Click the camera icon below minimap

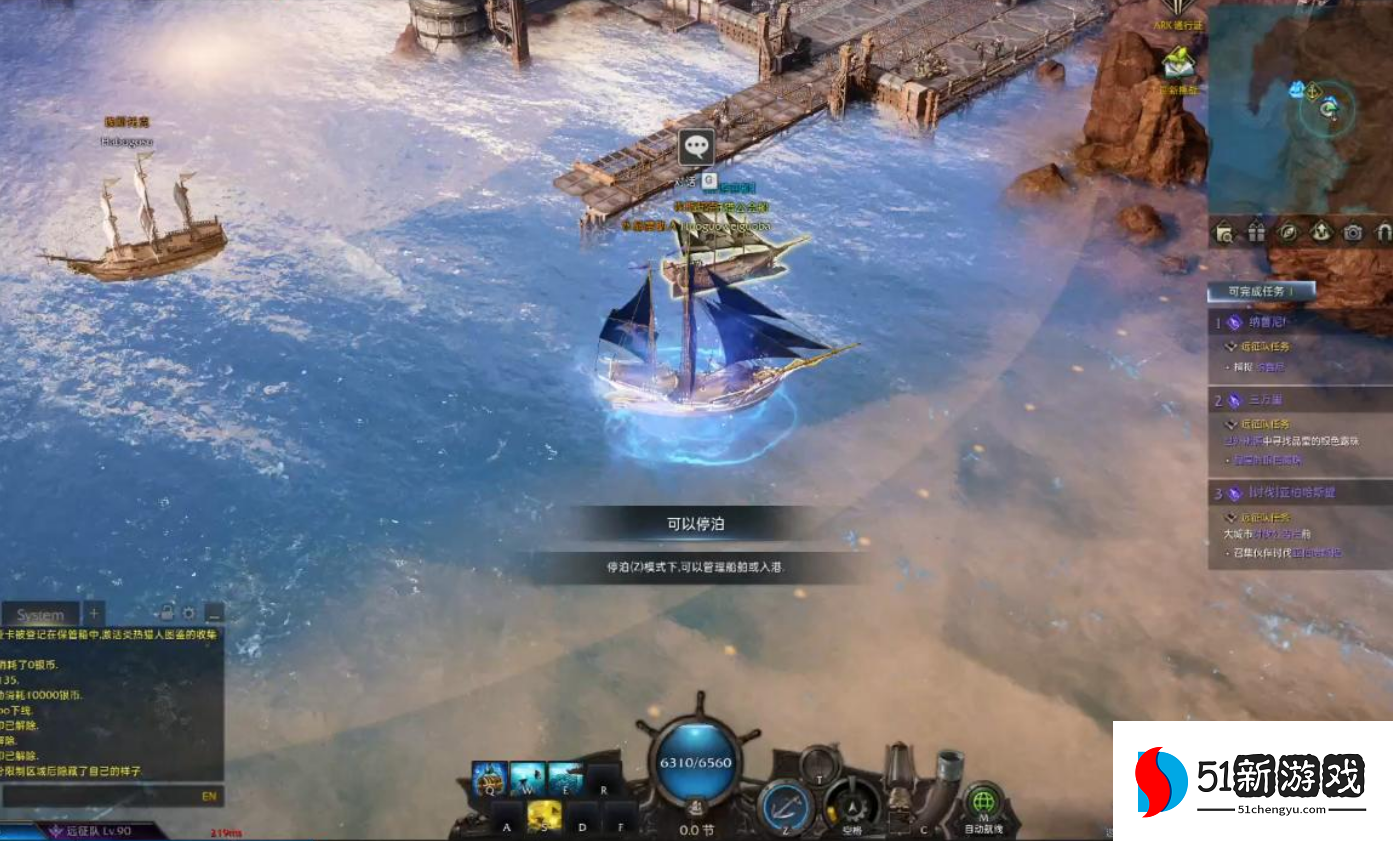(1353, 233)
